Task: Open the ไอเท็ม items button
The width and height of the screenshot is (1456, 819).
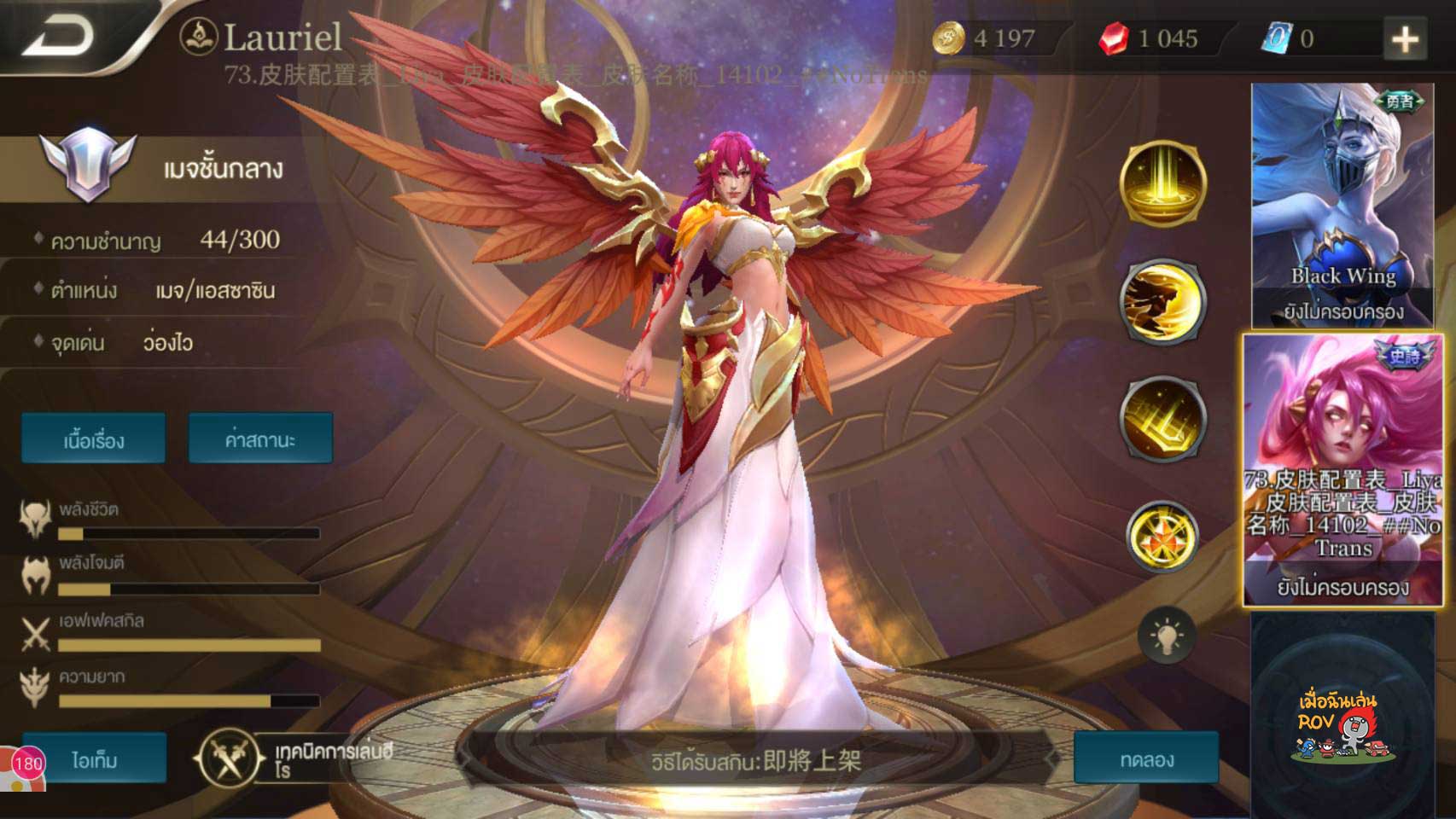Action: tap(95, 759)
